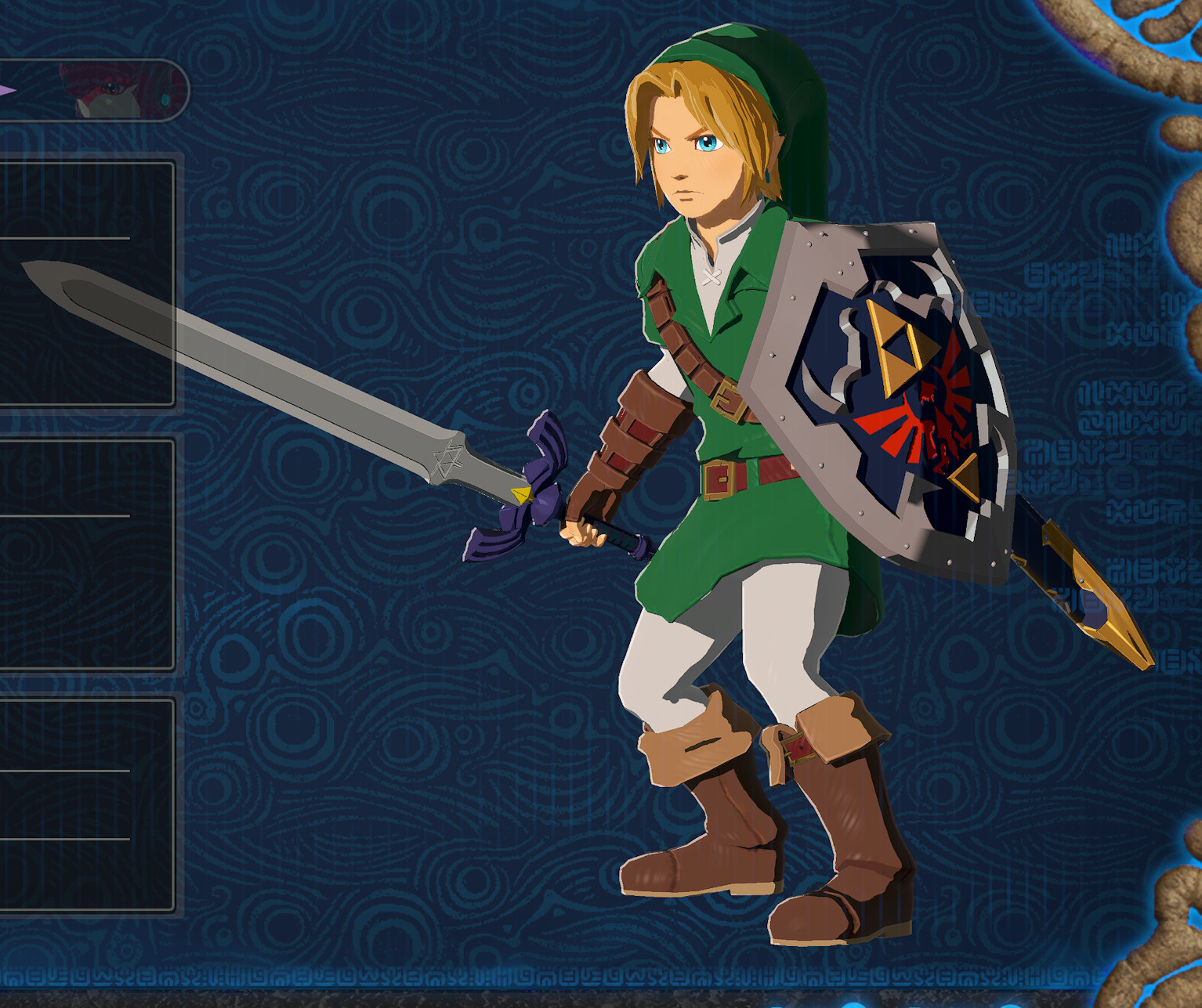Toggle the shoulder strap buckle on Link's chest
The image size is (1202, 1008).
click(x=730, y=400)
